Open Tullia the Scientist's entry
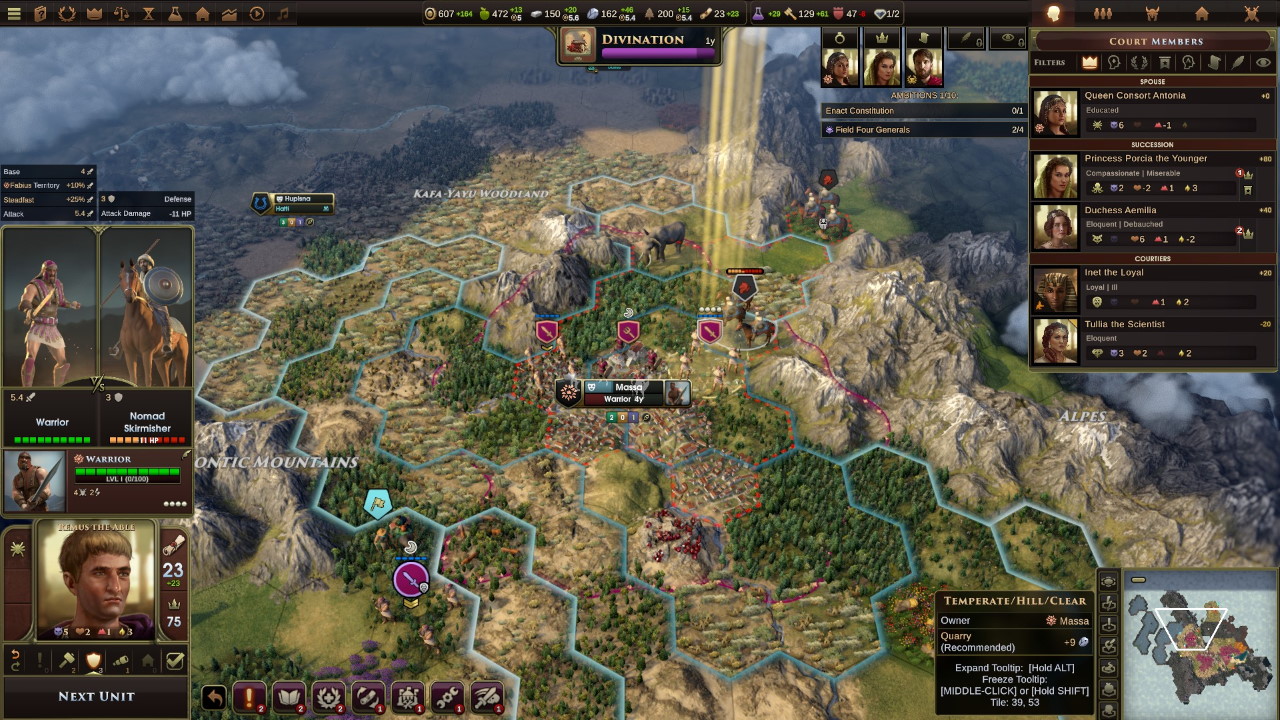Viewport: 1280px width, 720px height. (1124, 325)
